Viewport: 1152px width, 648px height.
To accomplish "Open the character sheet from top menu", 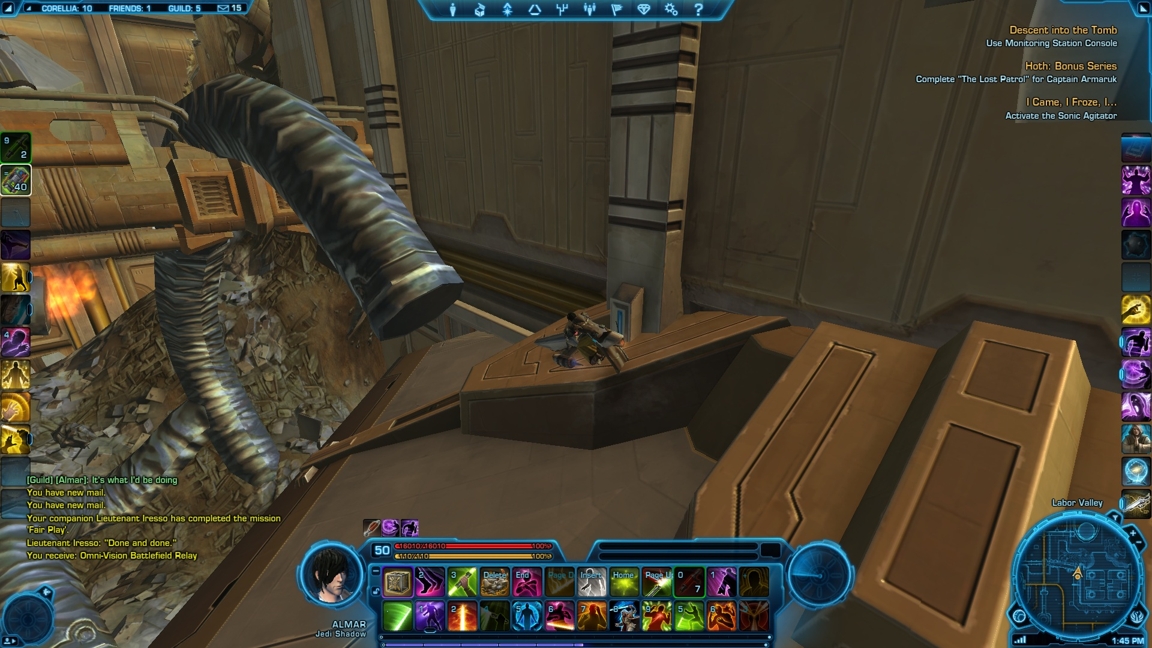I will click(x=453, y=10).
